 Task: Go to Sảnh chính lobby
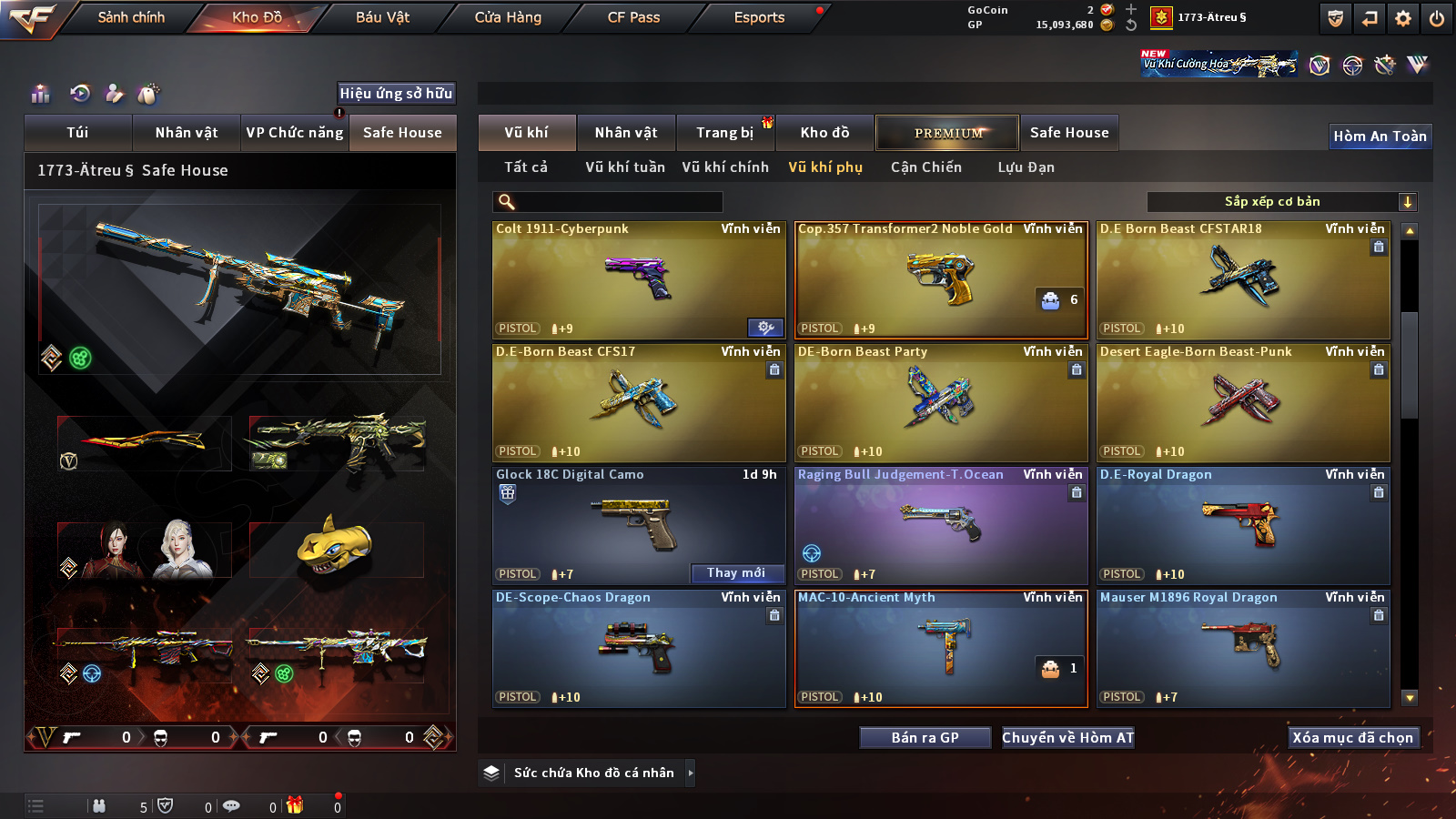click(x=131, y=17)
